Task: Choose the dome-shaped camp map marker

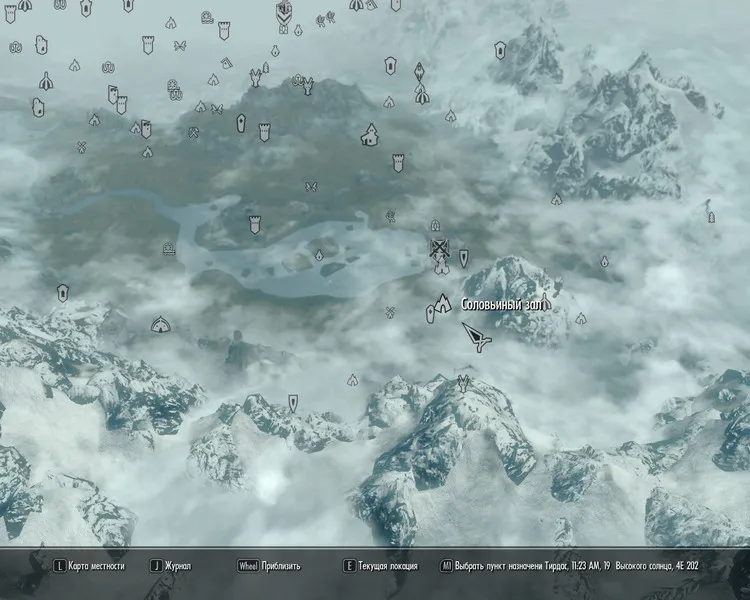Action: click(x=160, y=324)
